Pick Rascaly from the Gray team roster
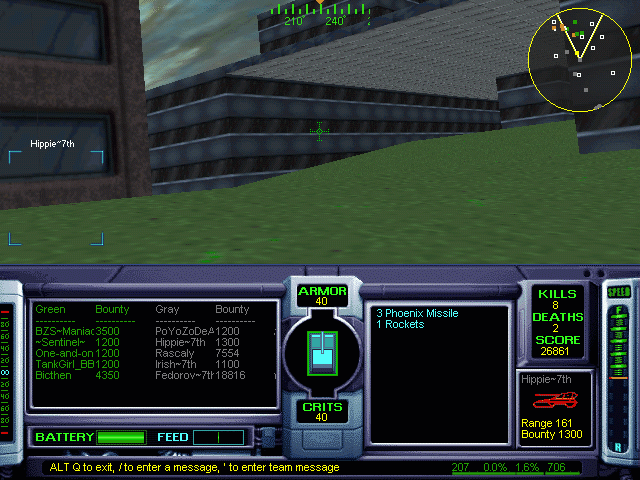Image resolution: width=640 pixels, height=480 pixels. point(174,353)
